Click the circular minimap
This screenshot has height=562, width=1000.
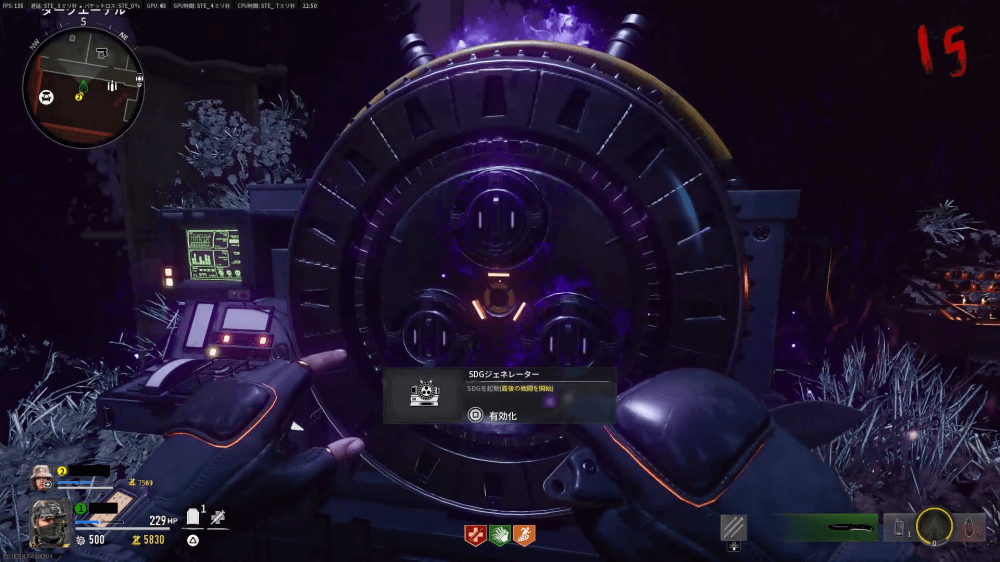click(x=83, y=87)
